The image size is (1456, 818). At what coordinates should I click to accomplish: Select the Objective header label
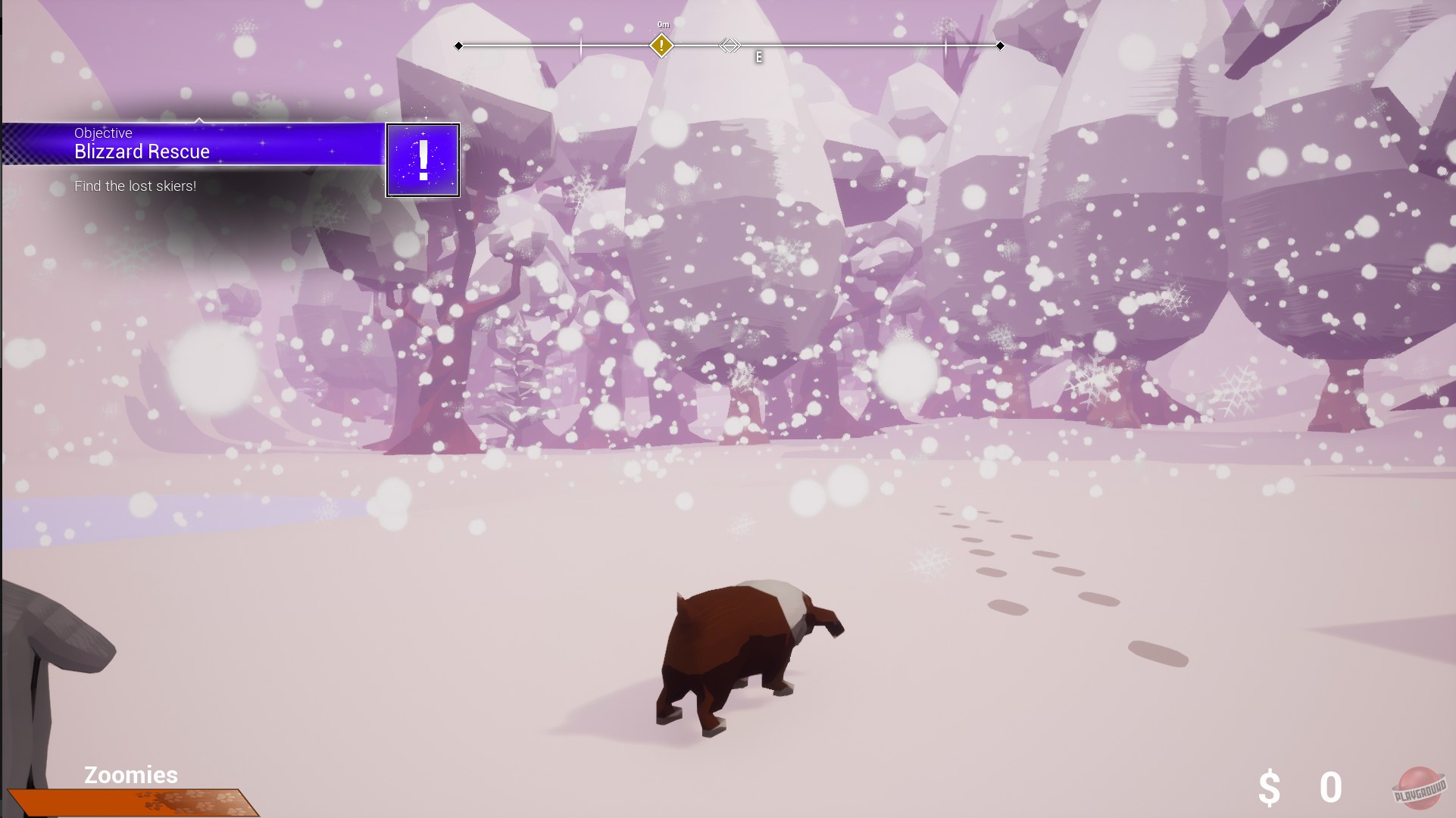(102, 133)
